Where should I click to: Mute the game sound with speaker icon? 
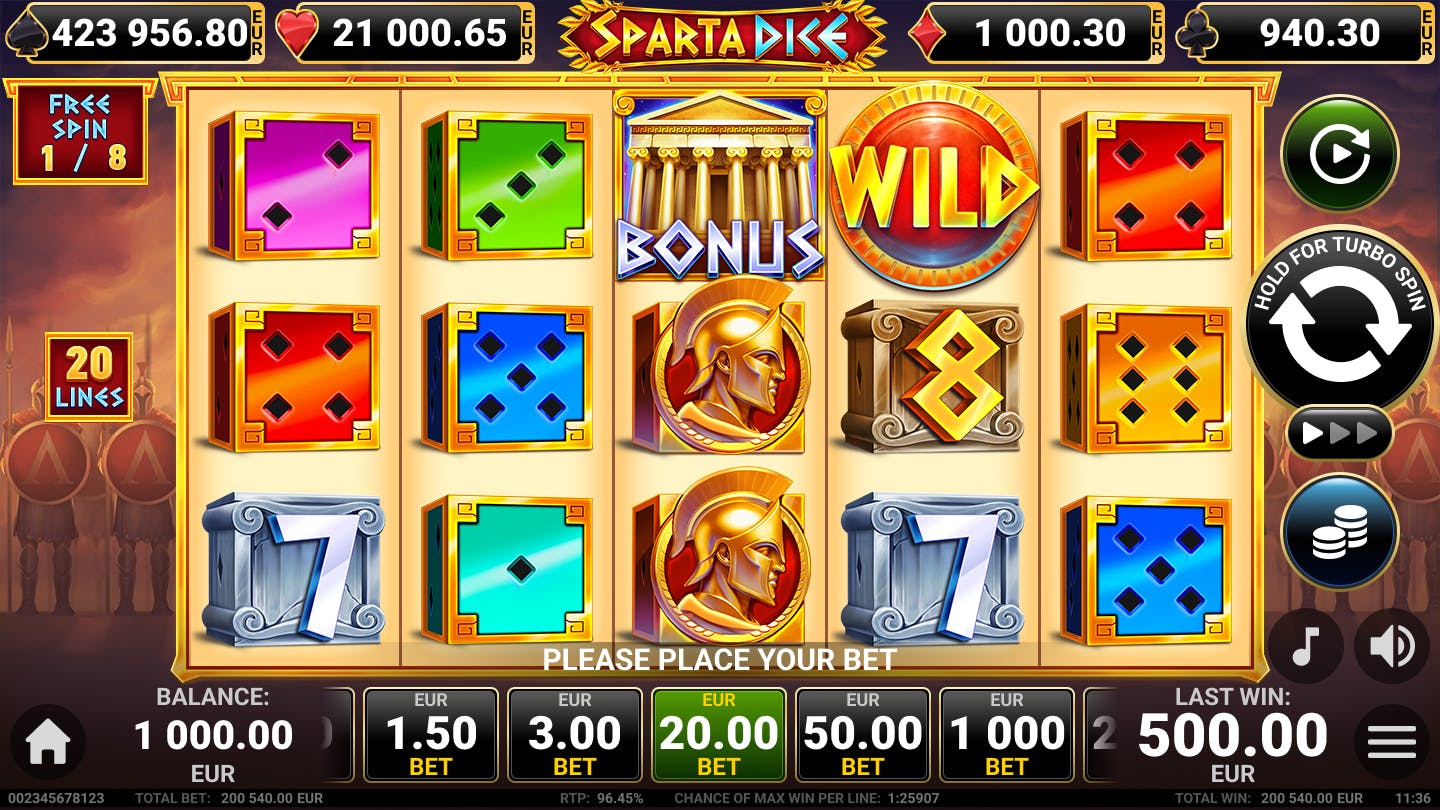pos(1390,645)
